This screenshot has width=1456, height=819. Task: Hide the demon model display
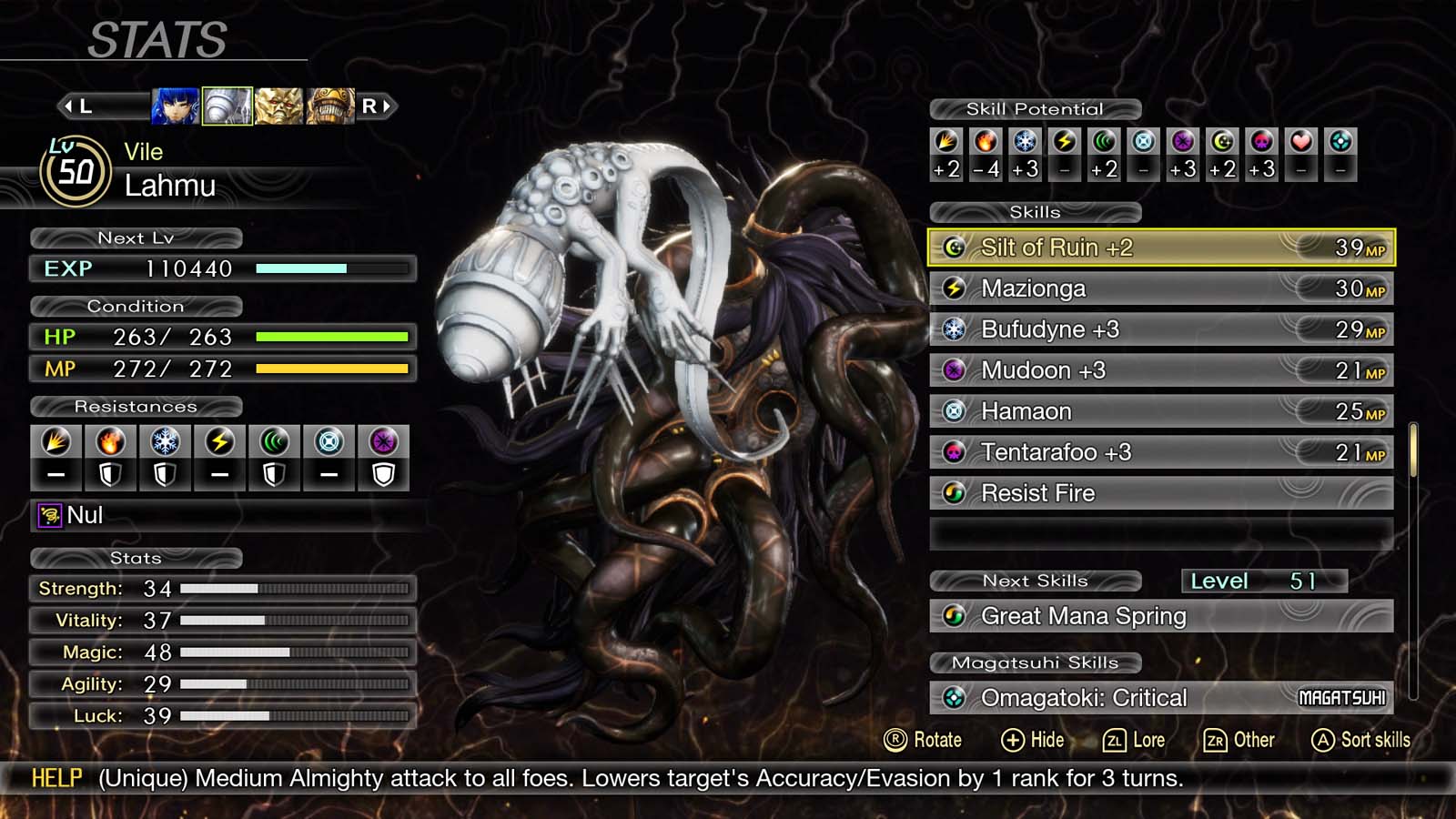(1035, 740)
